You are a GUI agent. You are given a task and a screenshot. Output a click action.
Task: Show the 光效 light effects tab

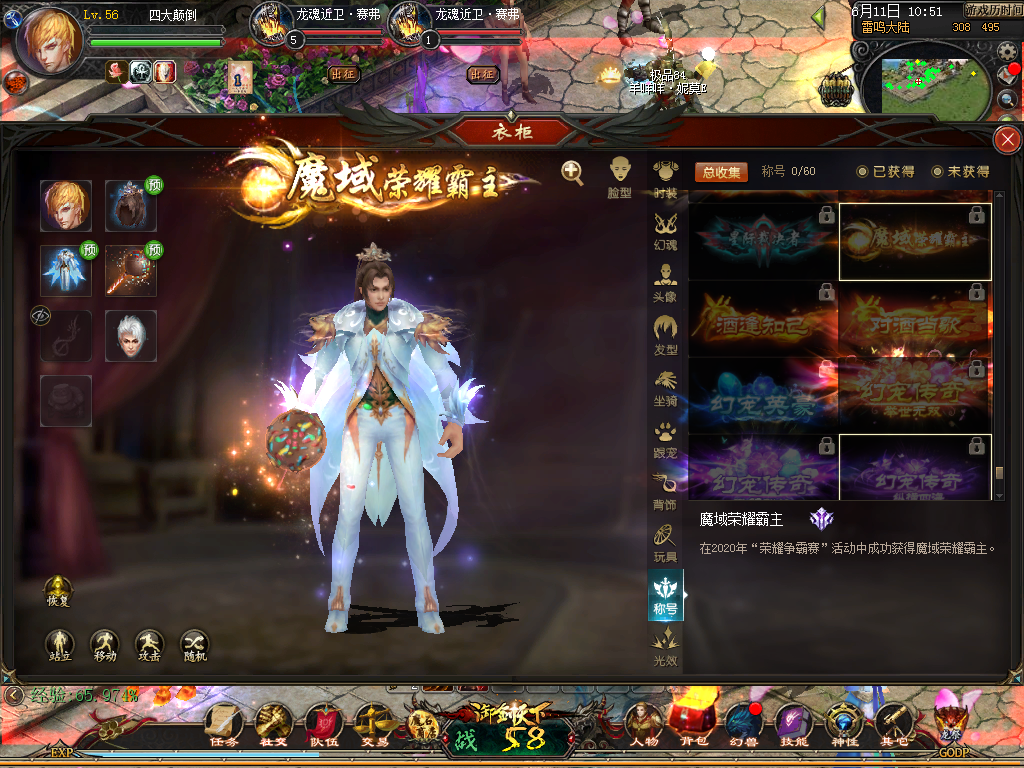(x=665, y=646)
